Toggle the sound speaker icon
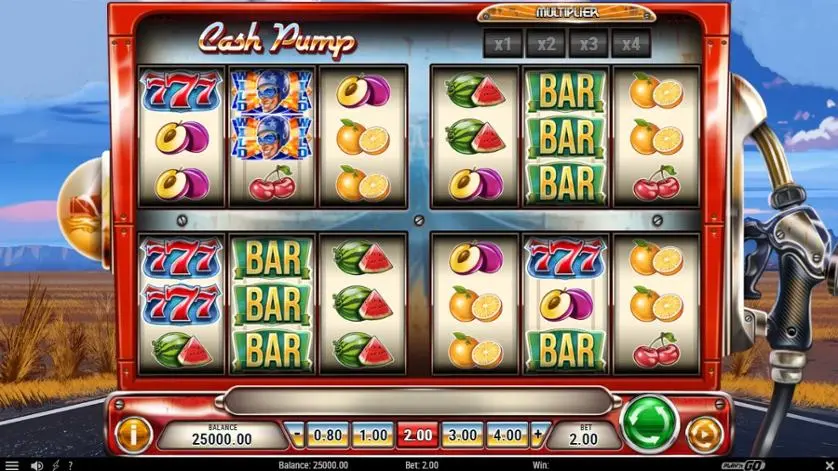838x471 pixels. (37, 465)
